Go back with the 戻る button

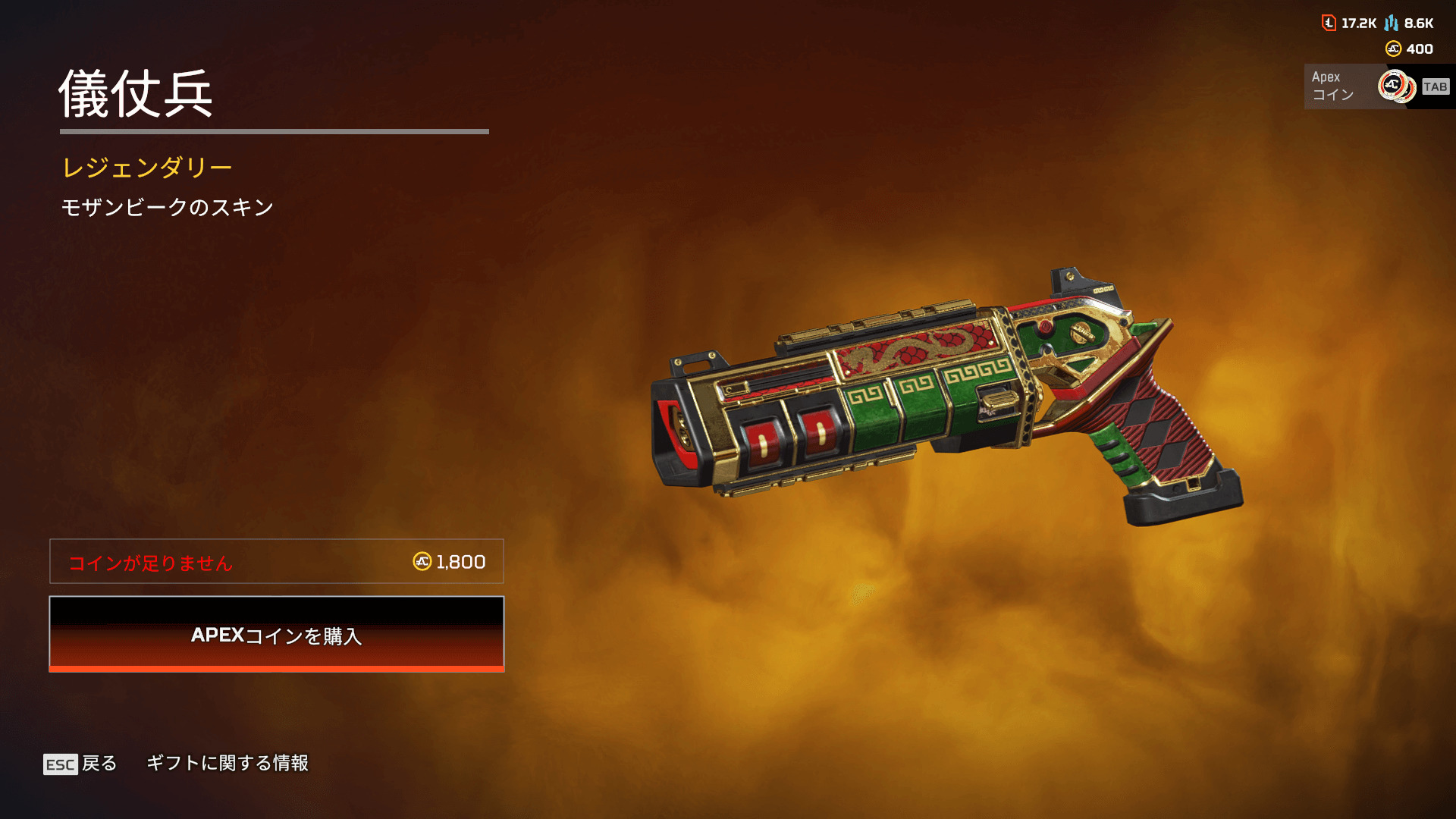coord(80,764)
